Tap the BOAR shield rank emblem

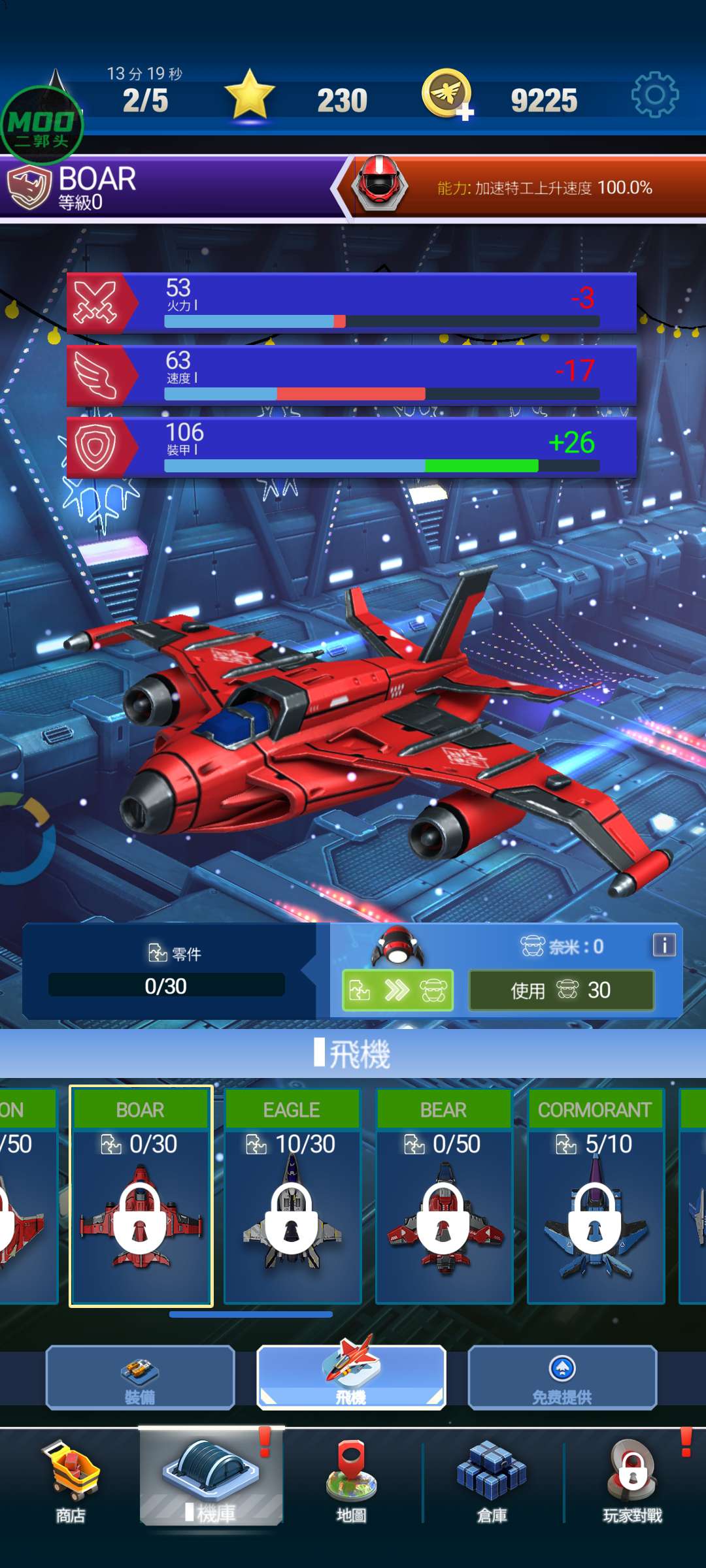pyautogui.click(x=29, y=188)
